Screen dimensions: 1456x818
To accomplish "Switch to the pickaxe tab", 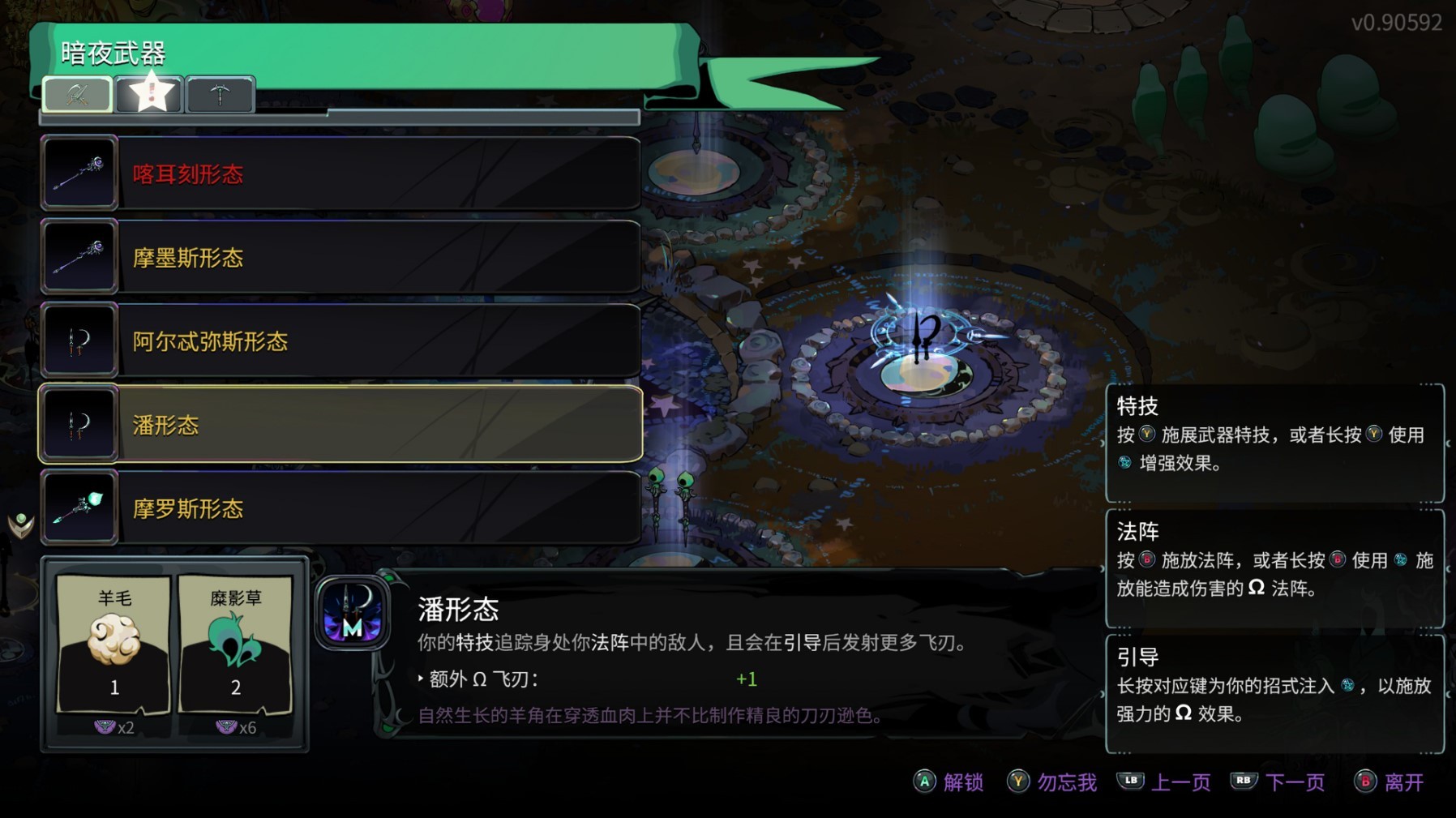I will pos(220,93).
